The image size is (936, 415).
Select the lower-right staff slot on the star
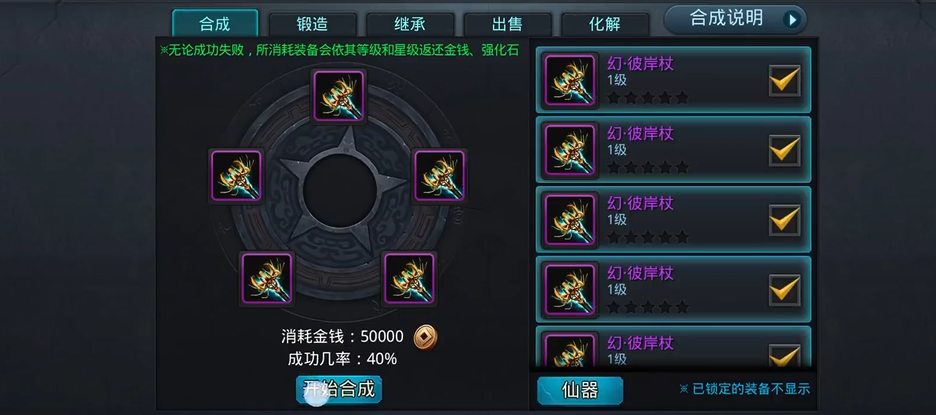(410, 278)
